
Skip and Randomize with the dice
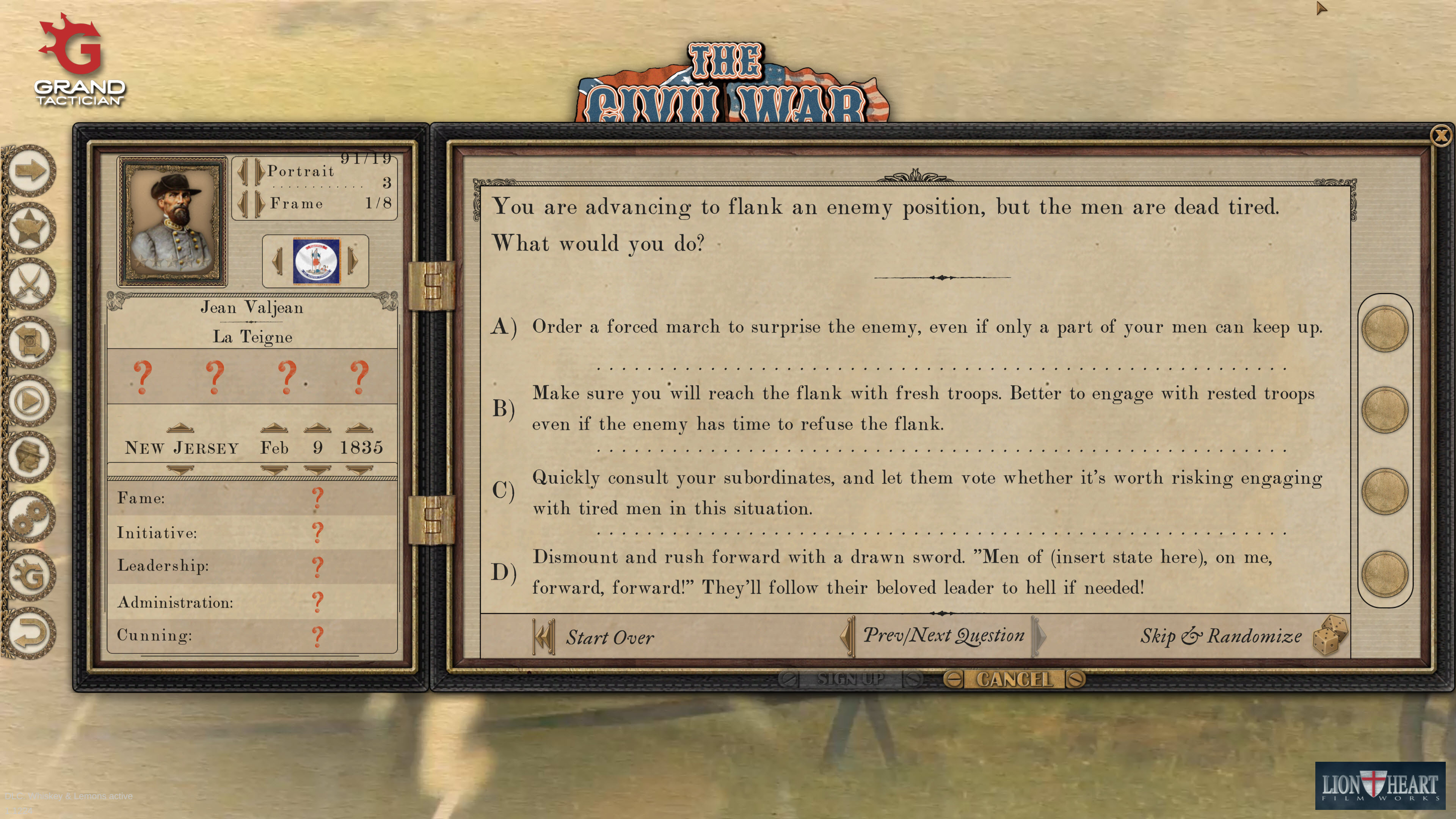tap(1329, 635)
